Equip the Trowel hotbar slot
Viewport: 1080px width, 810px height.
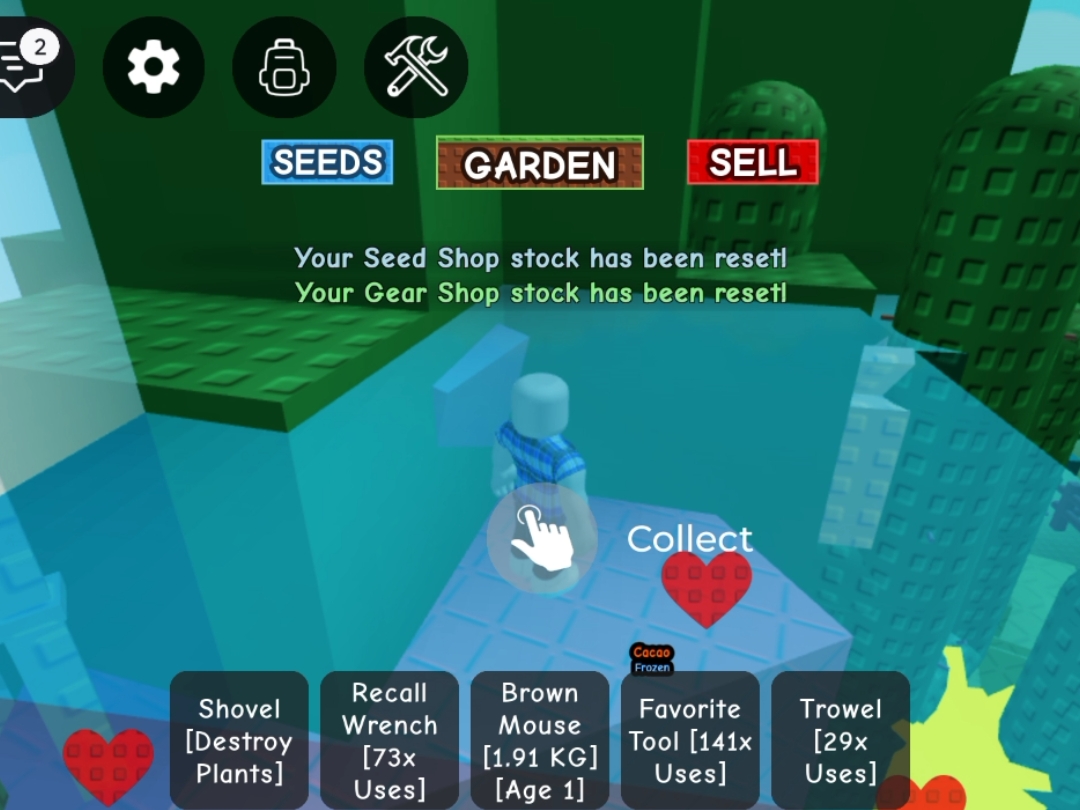840,740
